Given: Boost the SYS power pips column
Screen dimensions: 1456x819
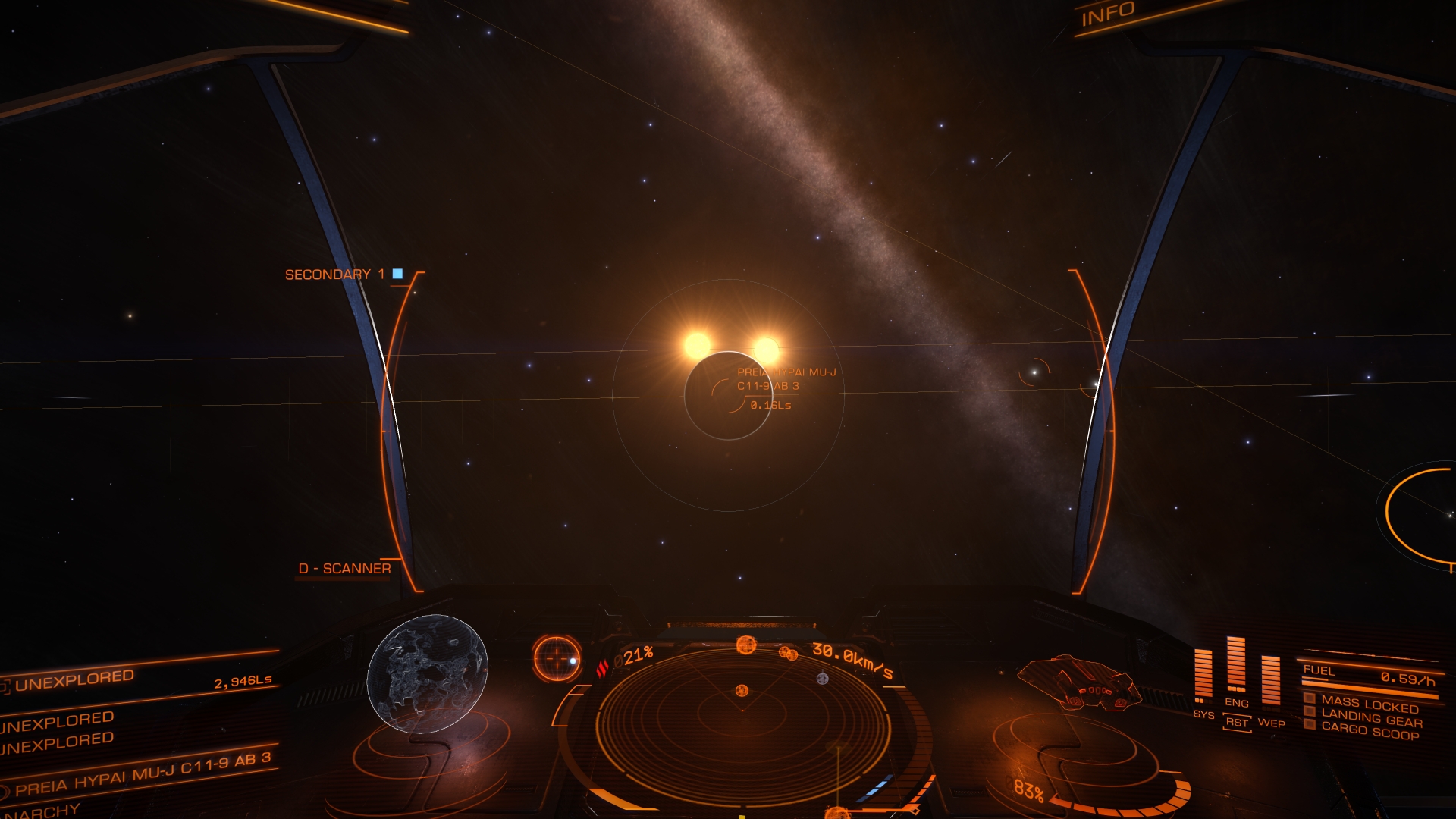Looking at the screenshot, I should 1203,673.
